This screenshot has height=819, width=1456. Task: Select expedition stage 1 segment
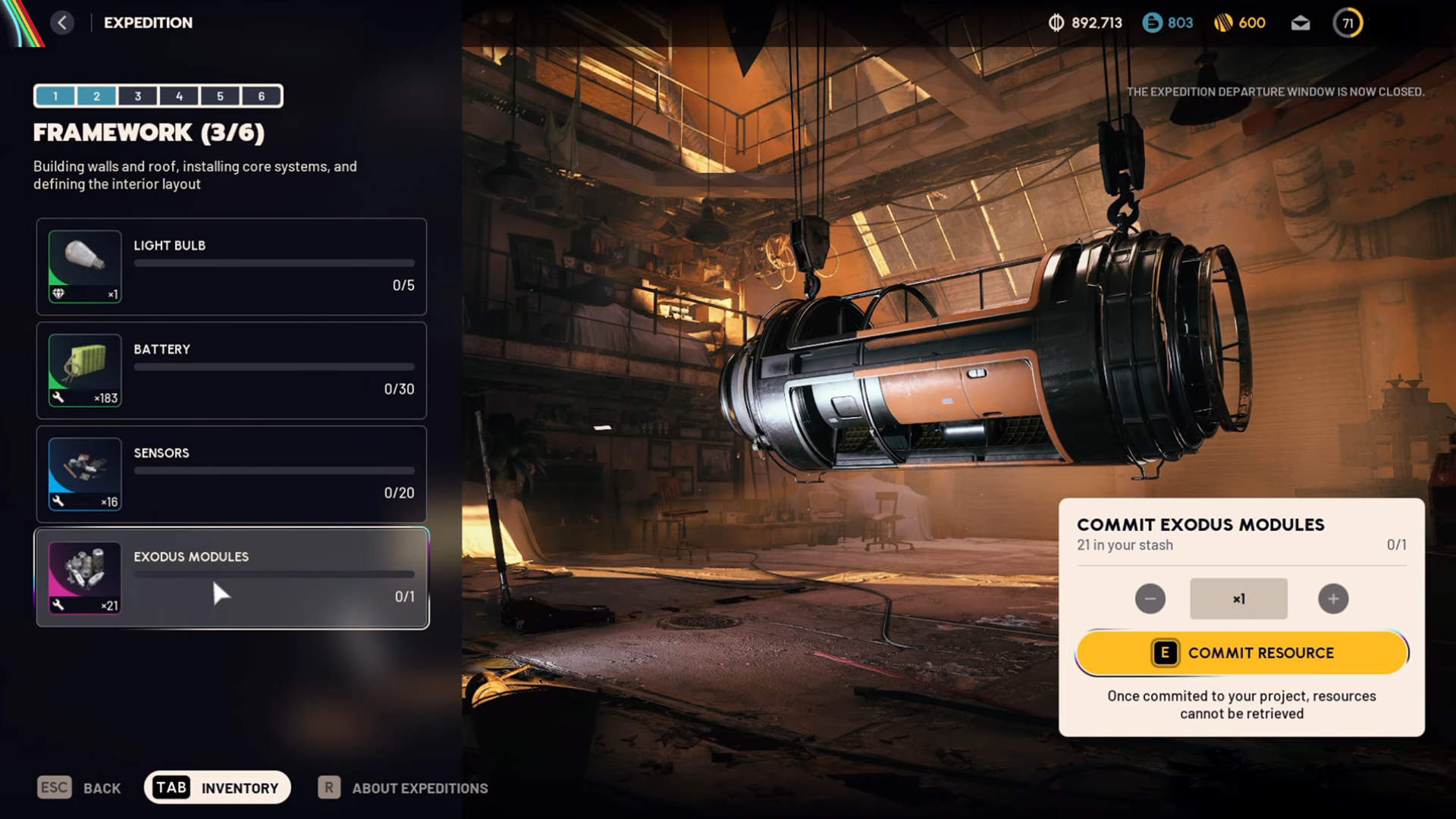click(55, 96)
